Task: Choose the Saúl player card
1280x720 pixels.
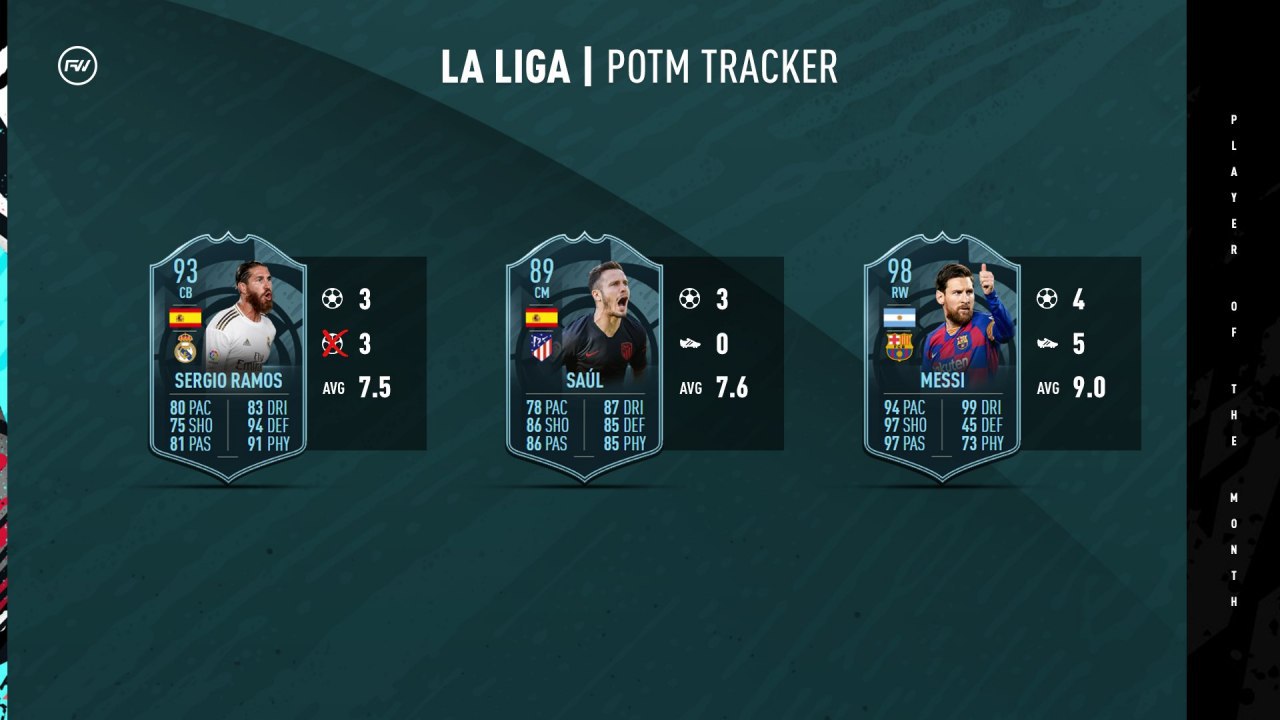Action: point(585,357)
